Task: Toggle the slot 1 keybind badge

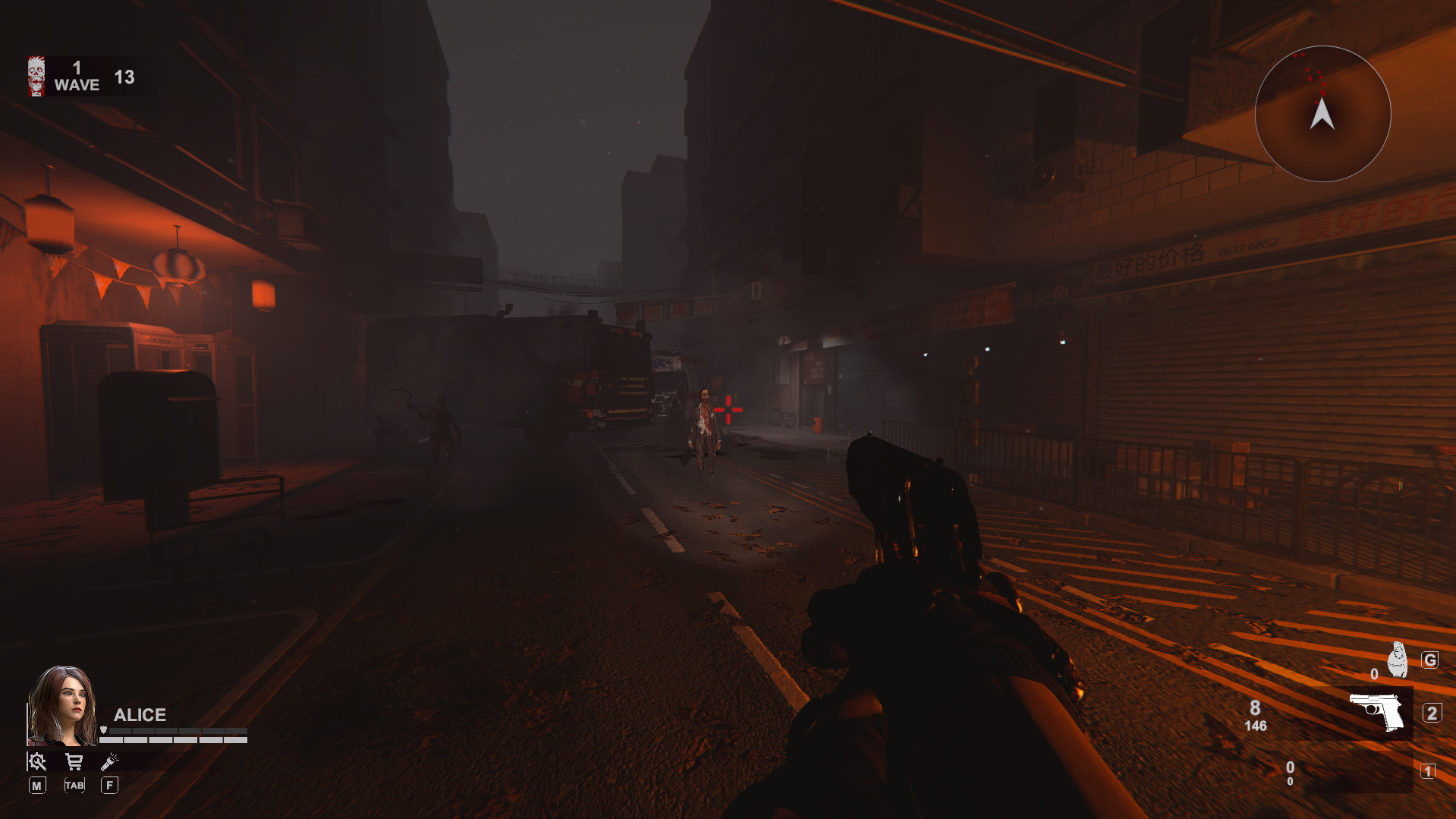Action: tap(1428, 770)
